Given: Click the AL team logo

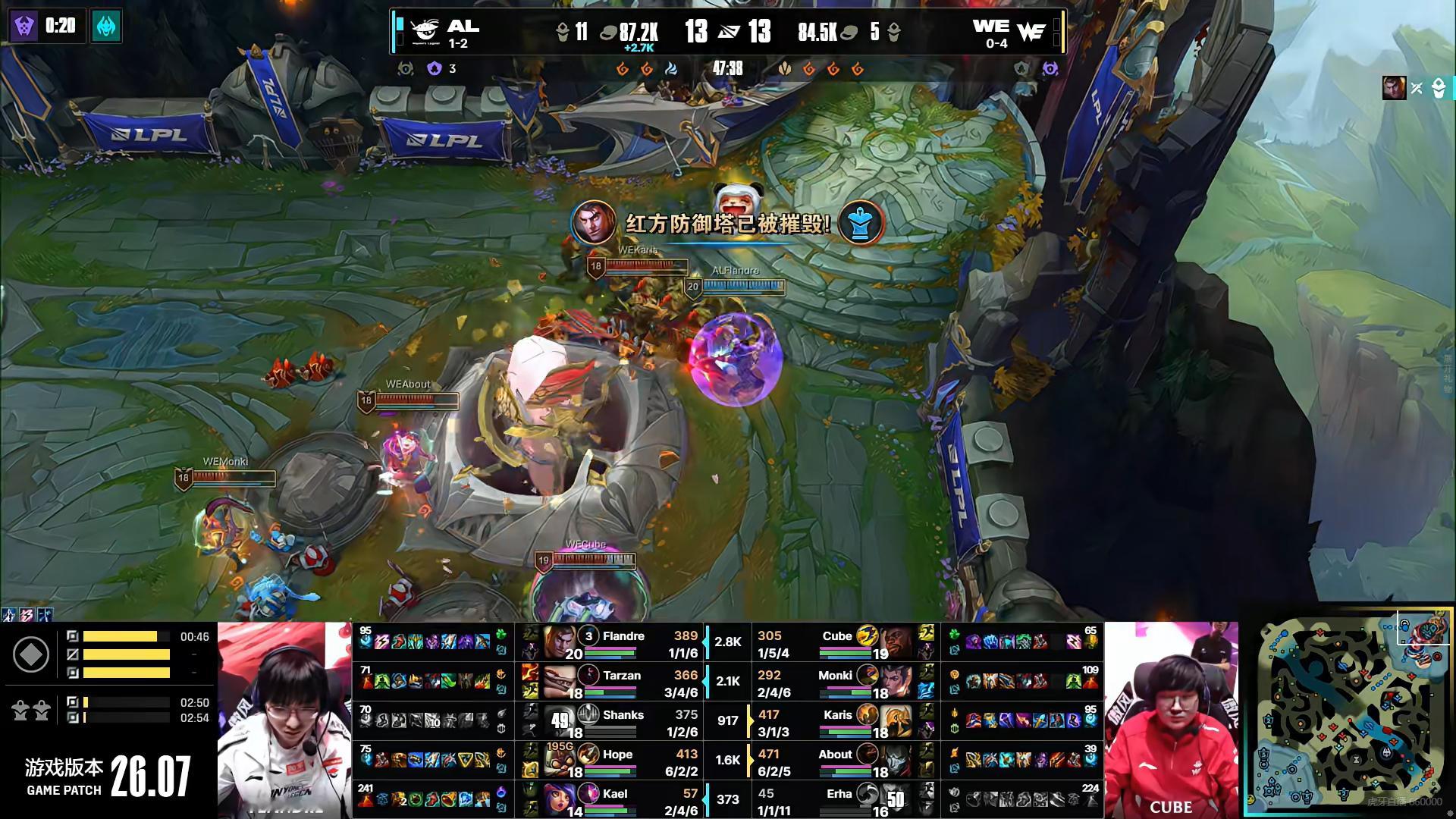Looking at the screenshot, I should (425, 31).
